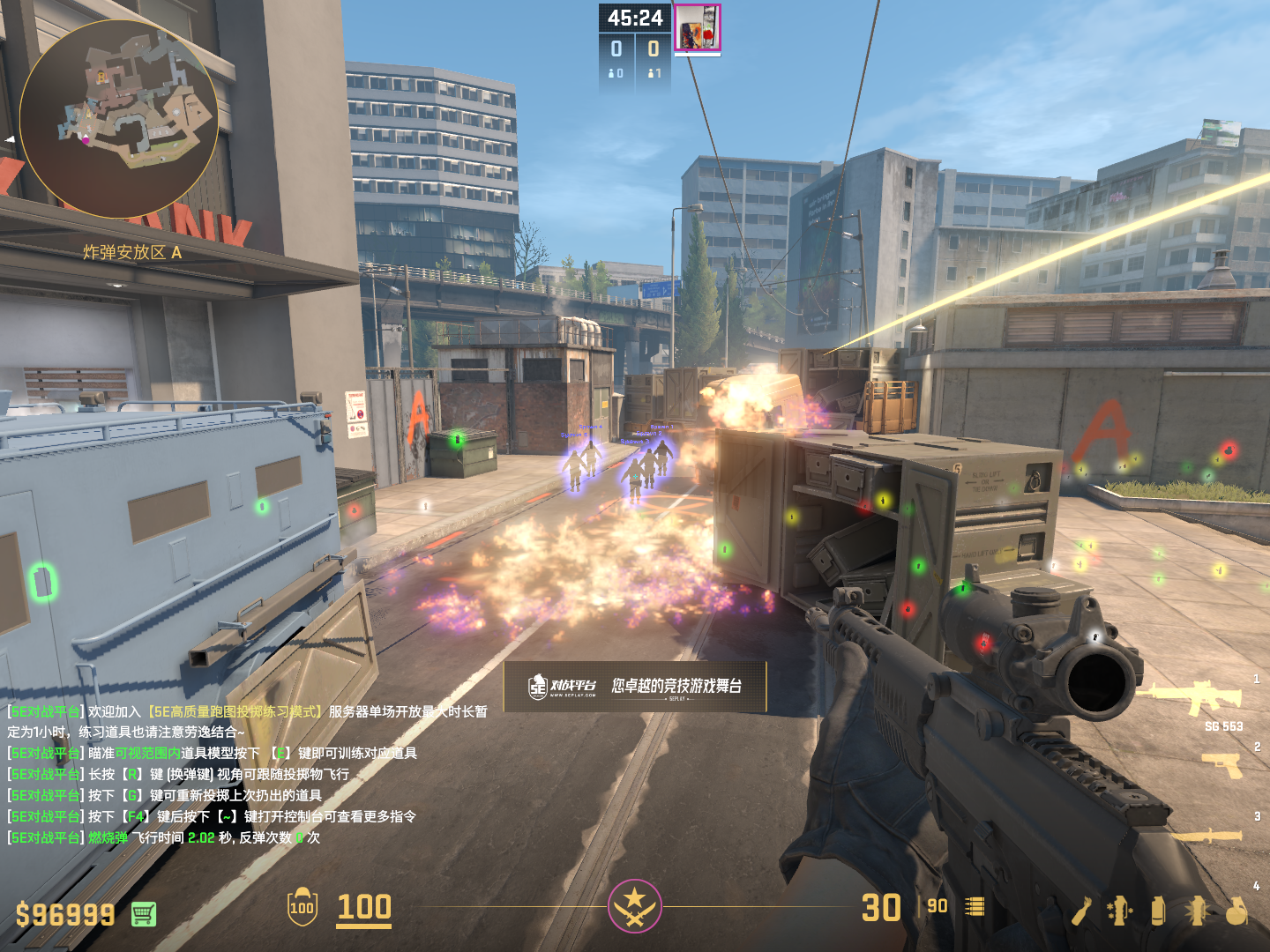Choose the smoke grenade canister icon
1270x952 pixels.
(x=1158, y=911)
